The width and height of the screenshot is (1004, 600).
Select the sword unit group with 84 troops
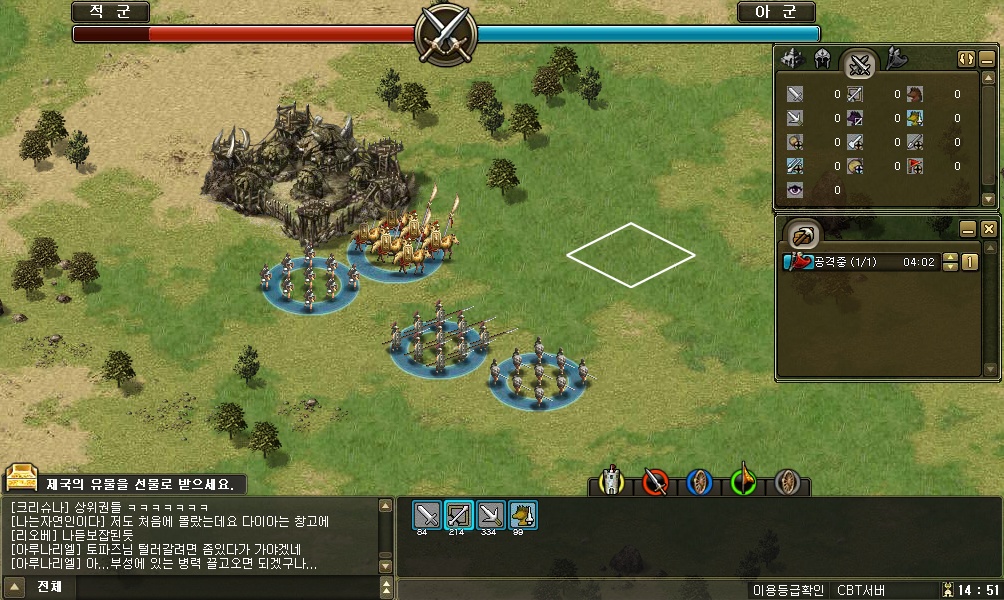[427, 515]
